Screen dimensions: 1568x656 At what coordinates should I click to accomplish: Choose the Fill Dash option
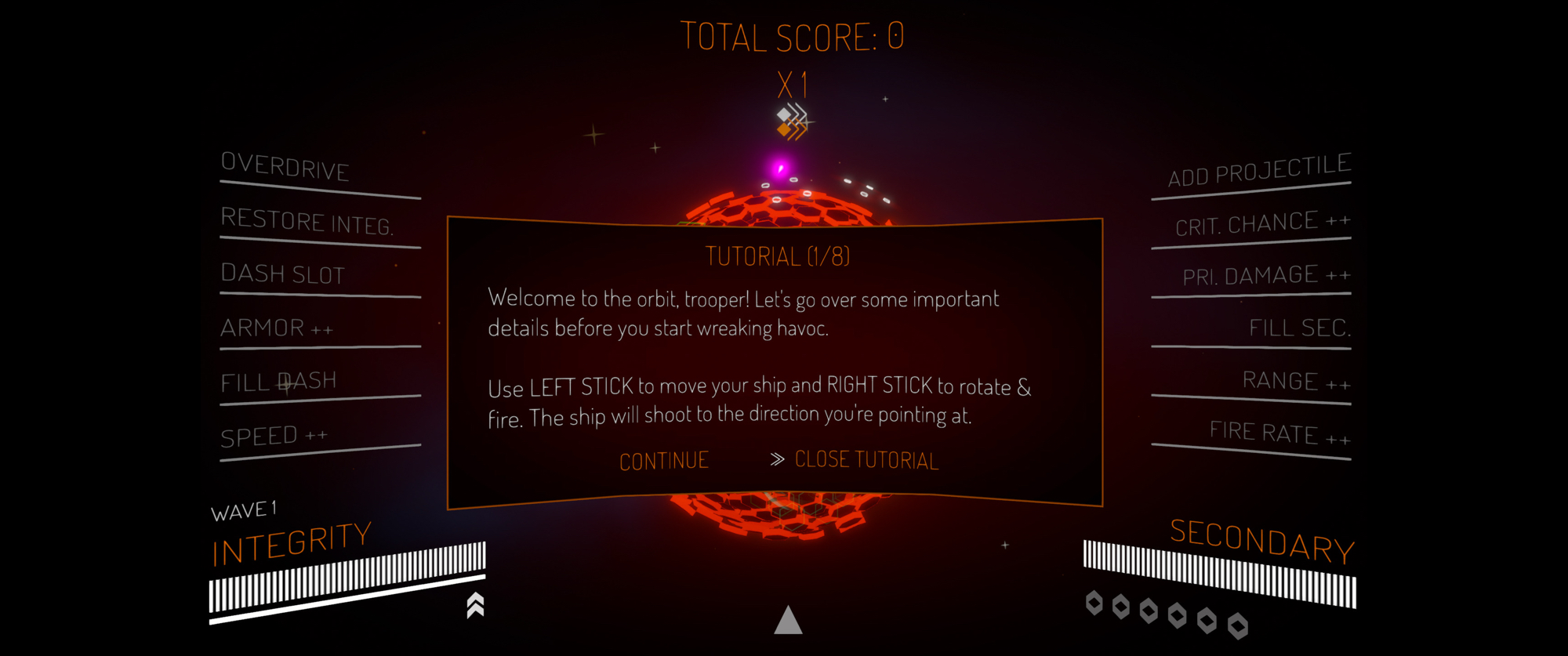coord(278,382)
